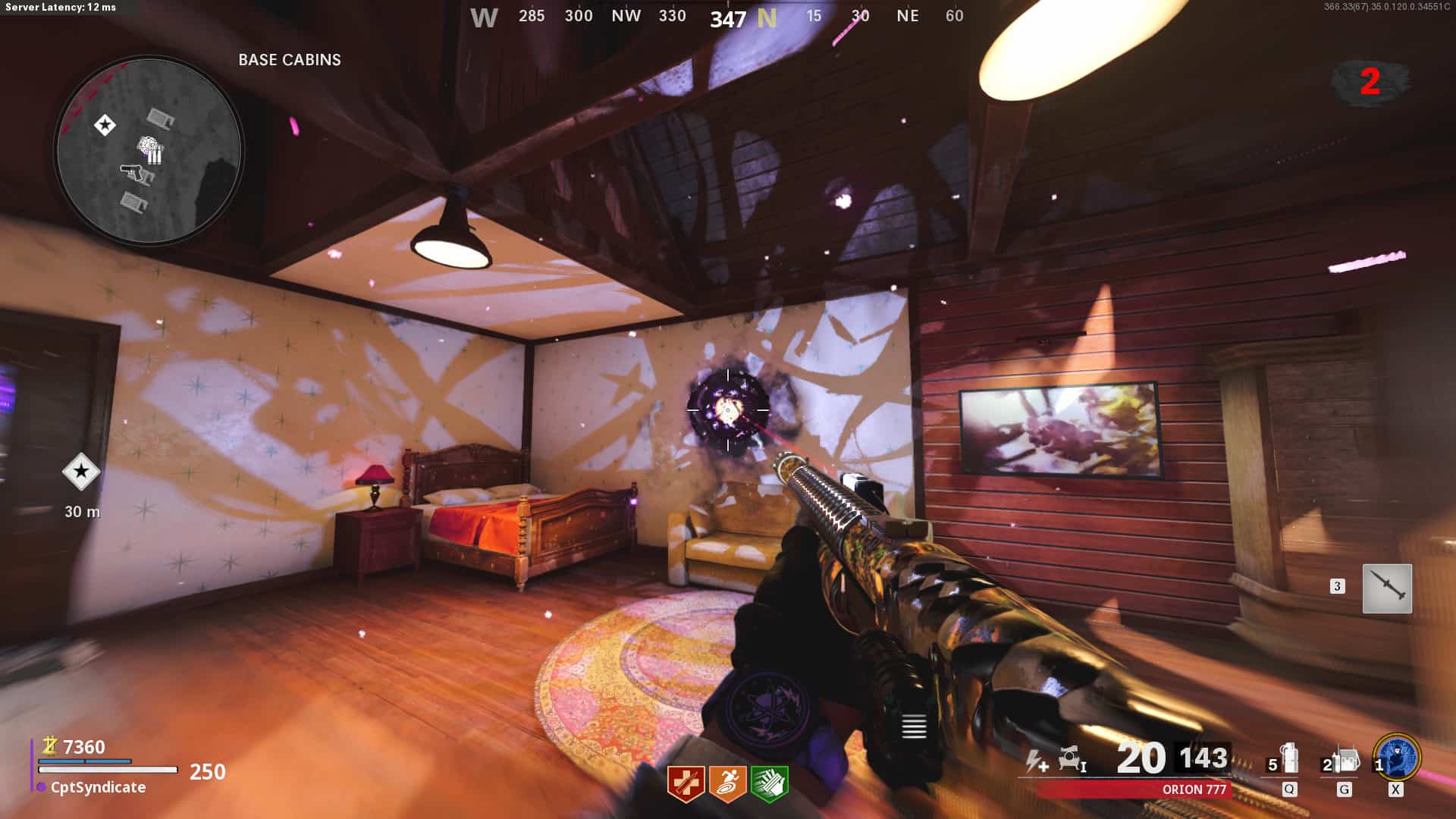Click the 30 m star objective waypoint
The width and height of the screenshot is (1456, 819).
click(x=81, y=472)
